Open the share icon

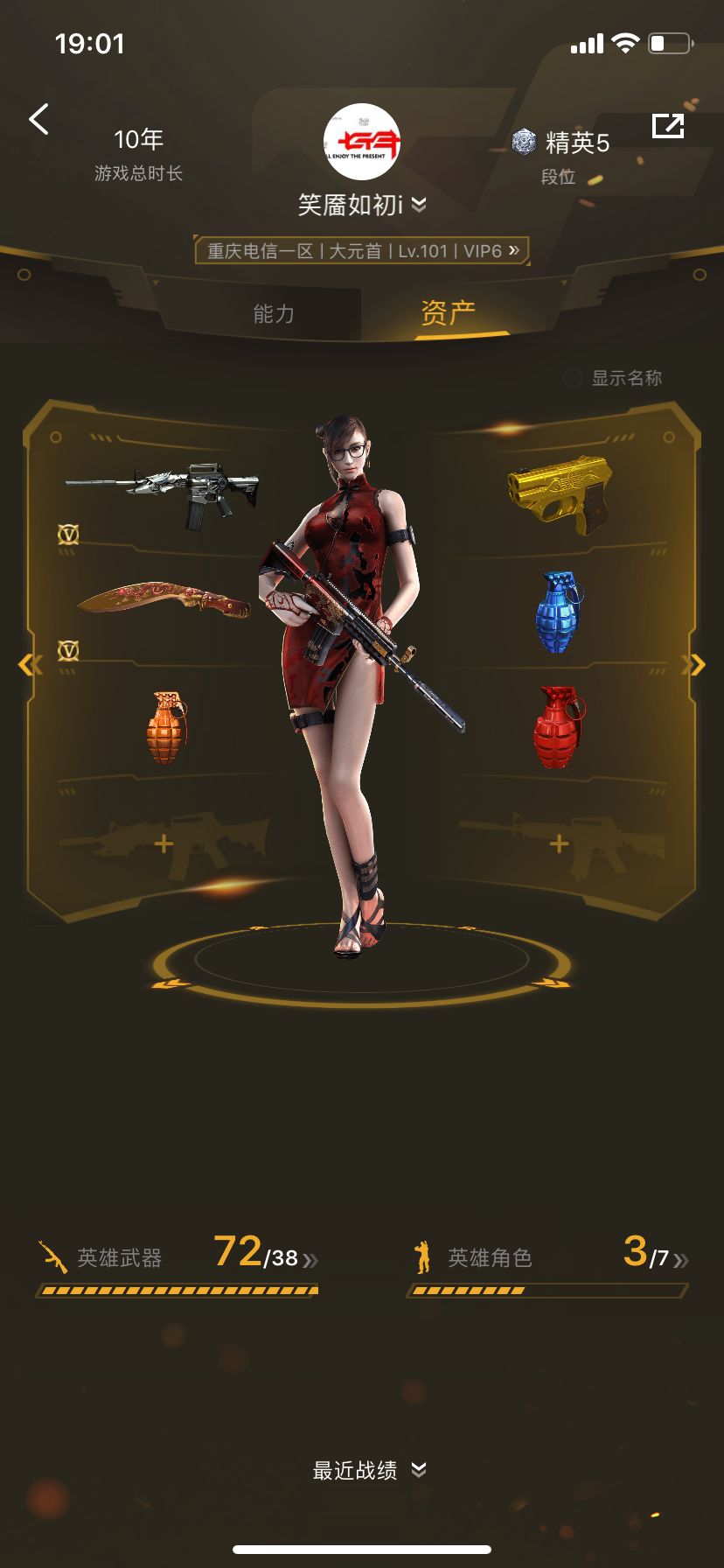pyautogui.click(x=668, y=126)
